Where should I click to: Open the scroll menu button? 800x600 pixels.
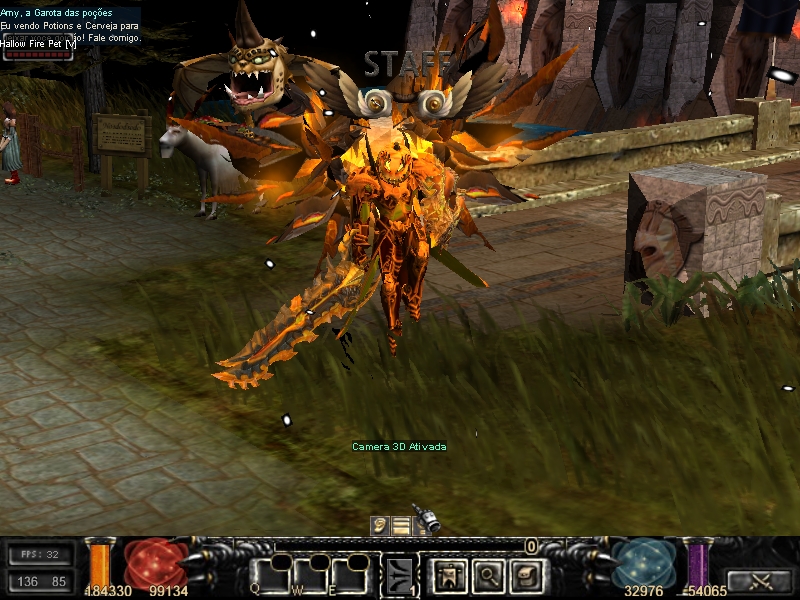[x=524, y=575]
